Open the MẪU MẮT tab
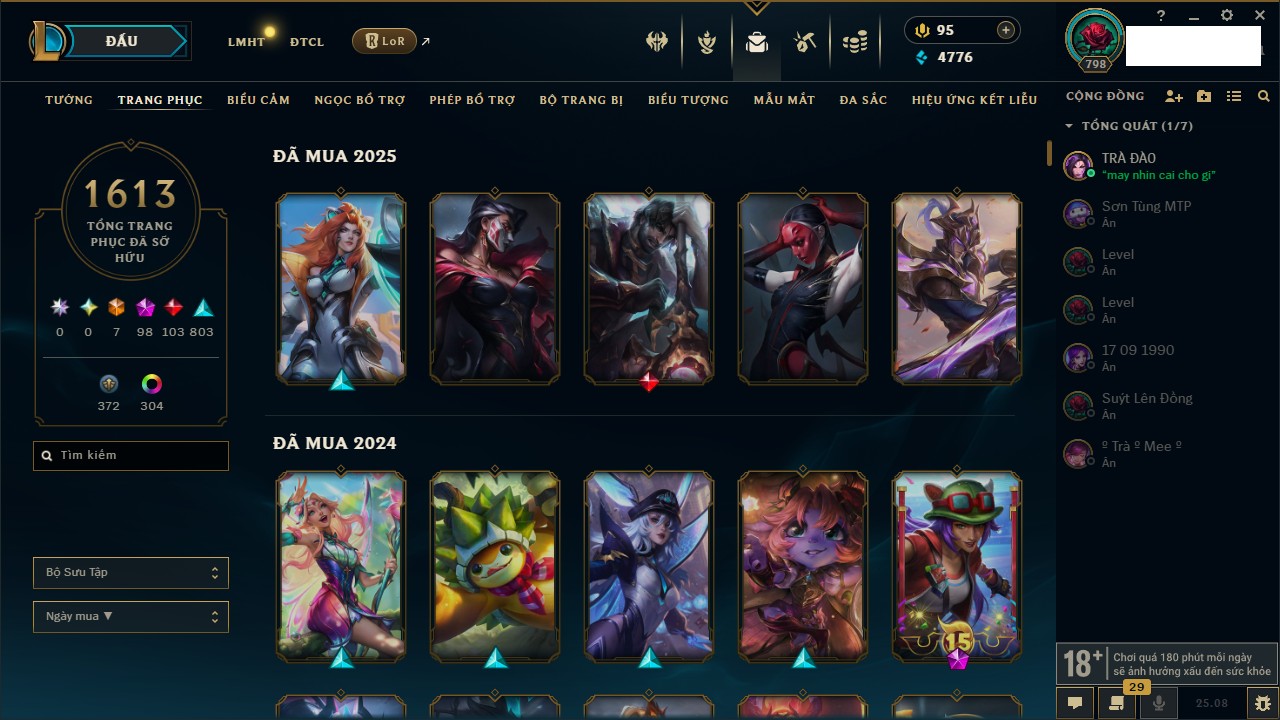1280x720 pixels. tap(784, 100)
